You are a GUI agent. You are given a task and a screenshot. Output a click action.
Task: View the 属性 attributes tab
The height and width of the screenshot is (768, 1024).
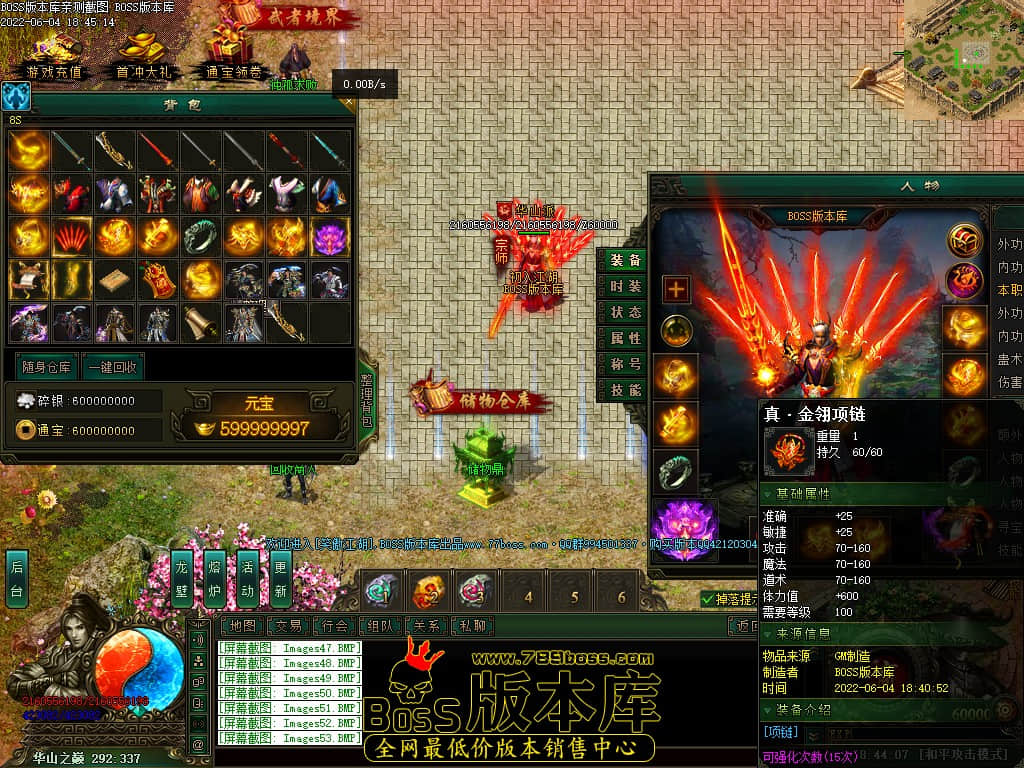click(x=626, y=339)
